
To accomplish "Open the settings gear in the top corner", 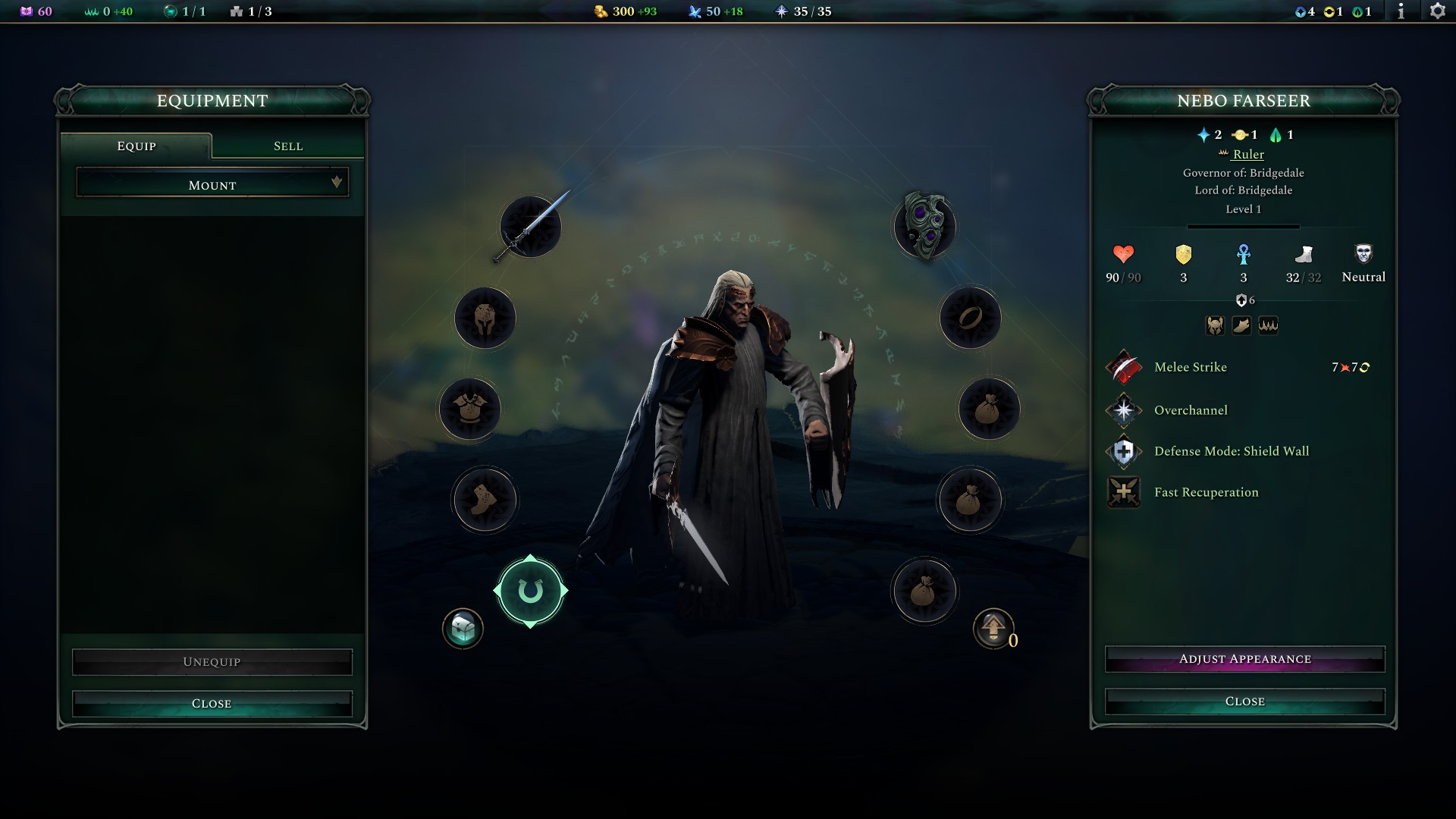I will point(1436,11).
